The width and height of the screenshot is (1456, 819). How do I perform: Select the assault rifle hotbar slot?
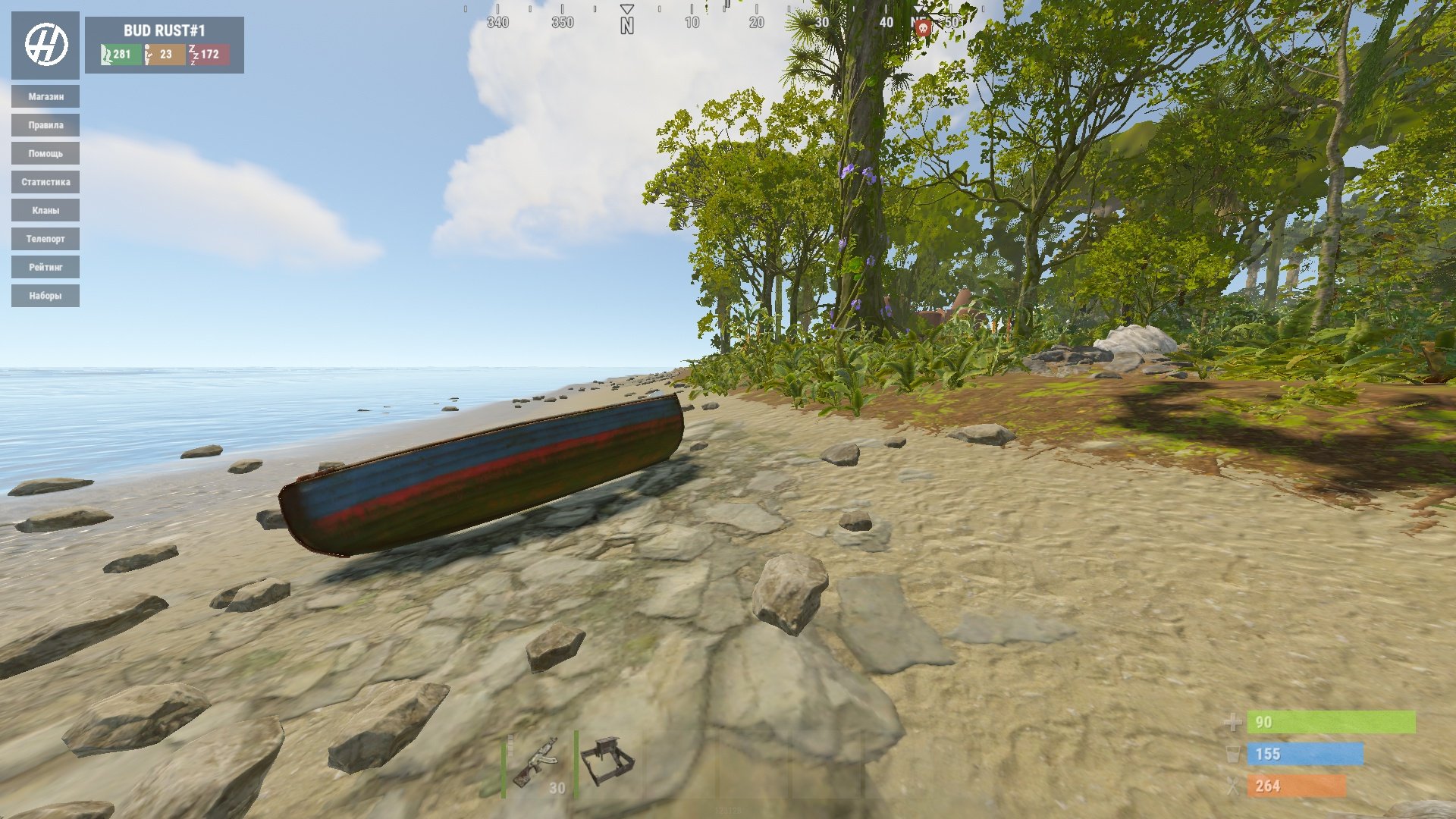pos(538,764)
